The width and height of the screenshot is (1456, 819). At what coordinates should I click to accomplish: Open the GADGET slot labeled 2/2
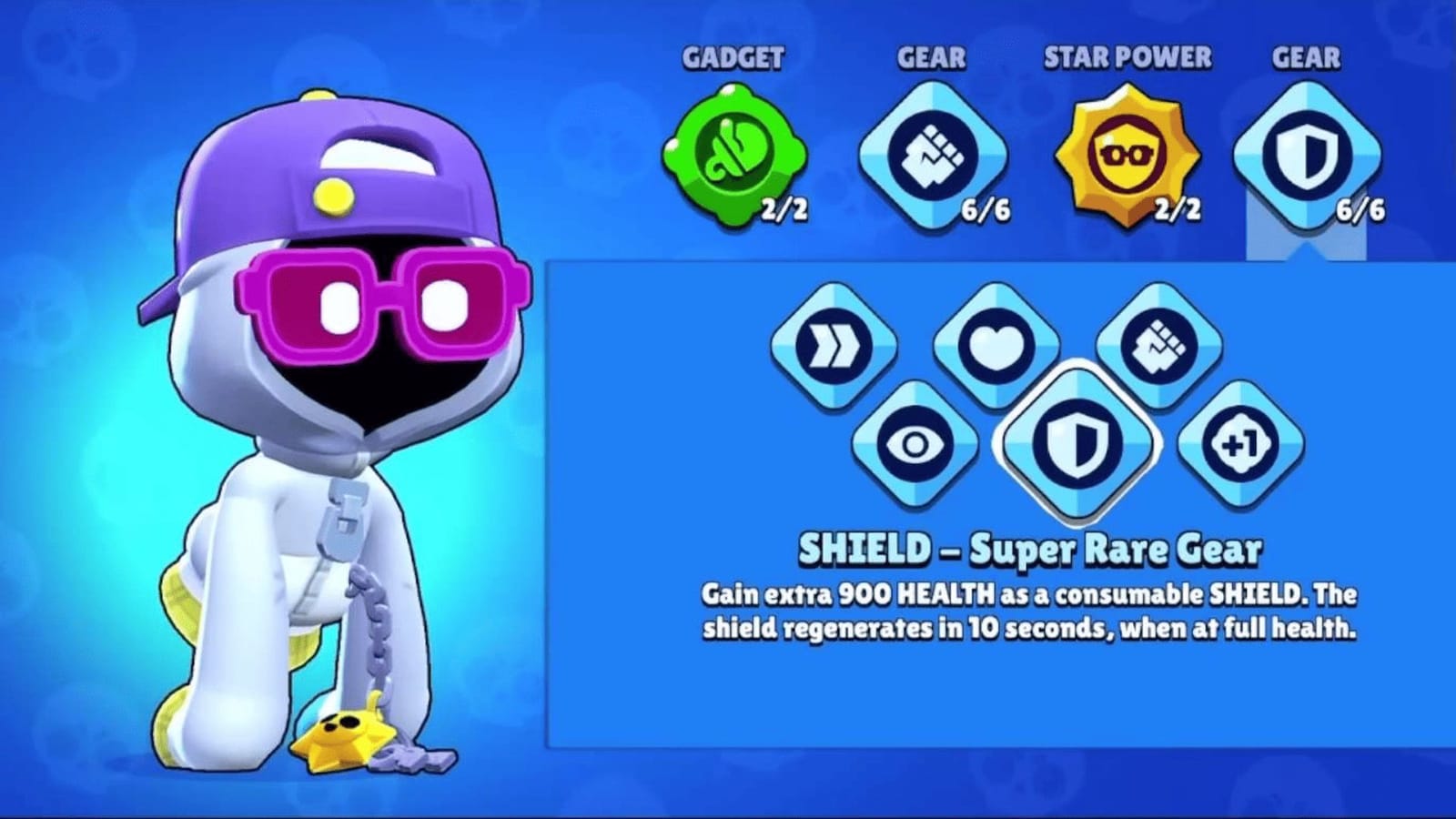(x=735, y=155)
